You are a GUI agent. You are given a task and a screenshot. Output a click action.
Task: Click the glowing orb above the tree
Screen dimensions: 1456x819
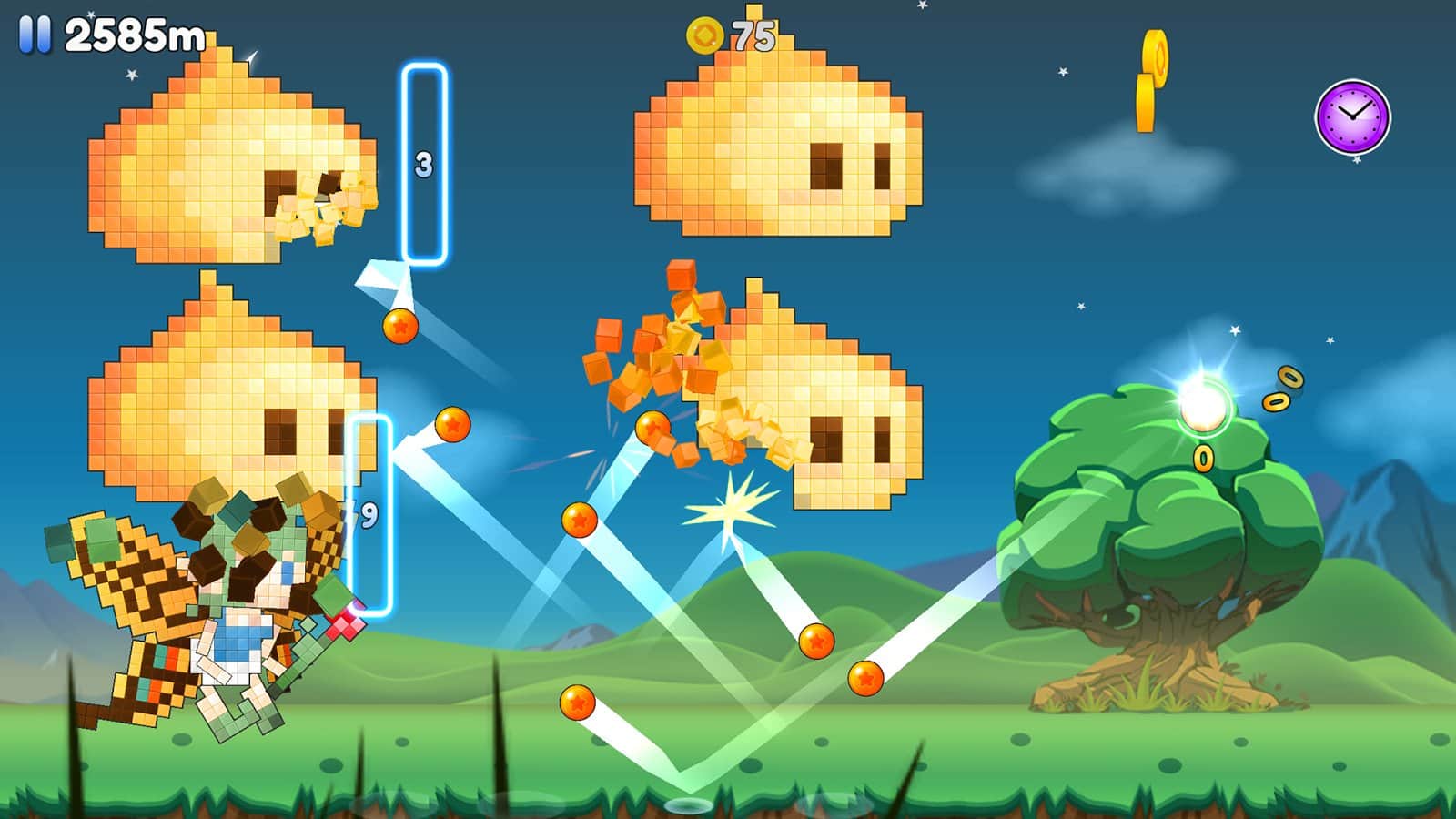tap(1203, 404)
